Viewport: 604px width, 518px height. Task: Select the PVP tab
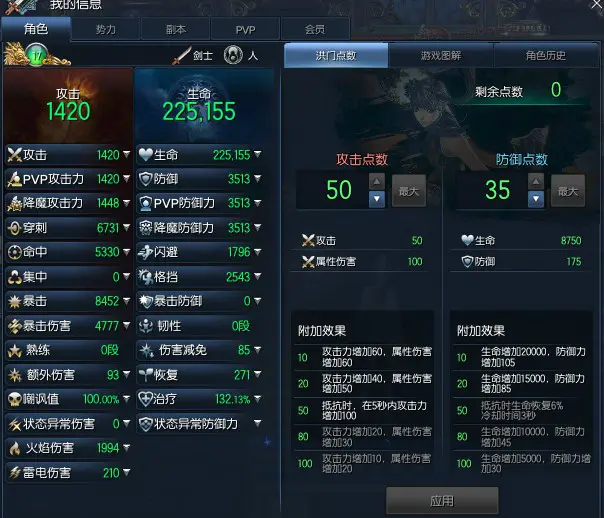coord(245,30)
